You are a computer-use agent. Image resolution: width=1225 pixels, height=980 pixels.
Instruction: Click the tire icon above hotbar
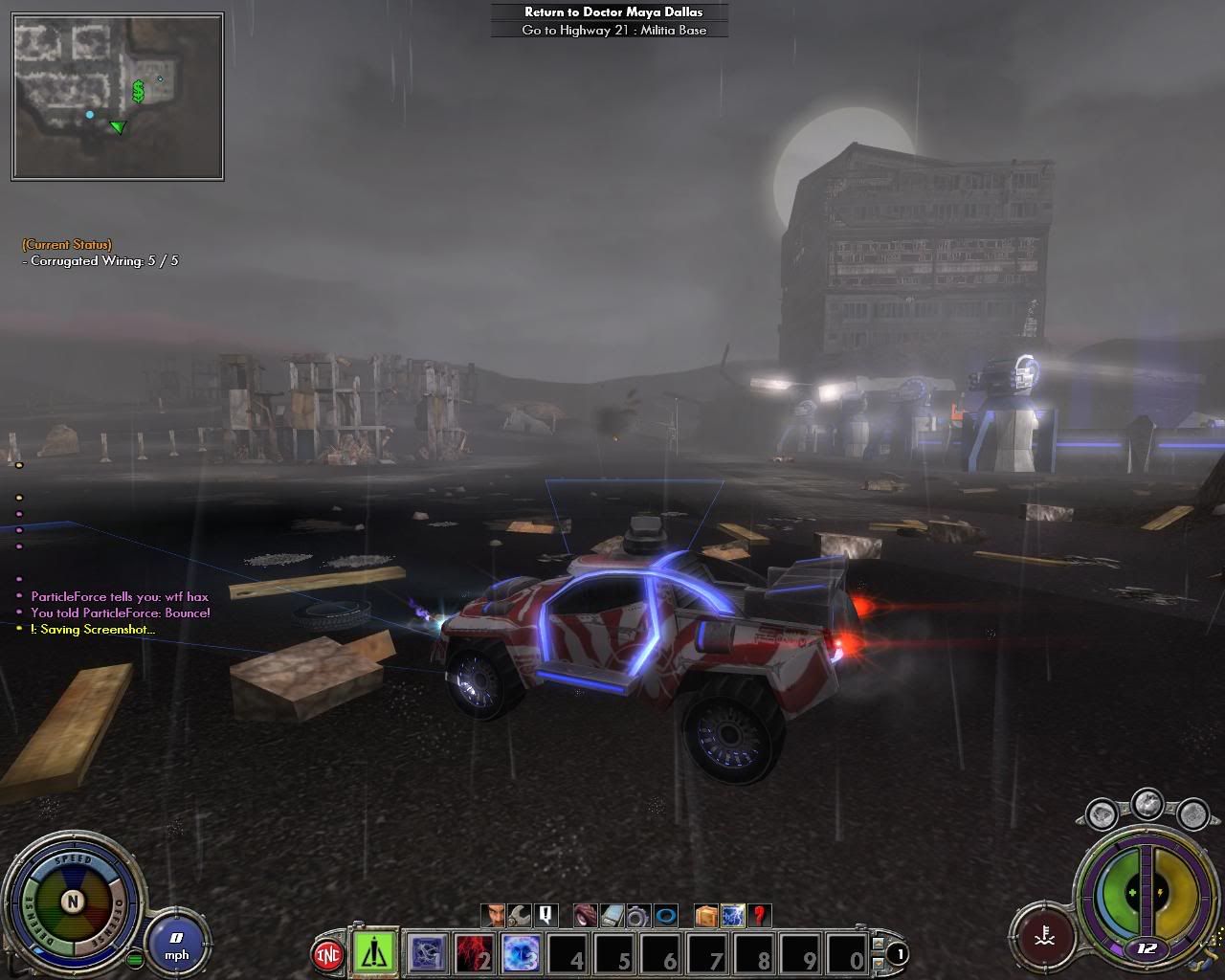(586, 916)
